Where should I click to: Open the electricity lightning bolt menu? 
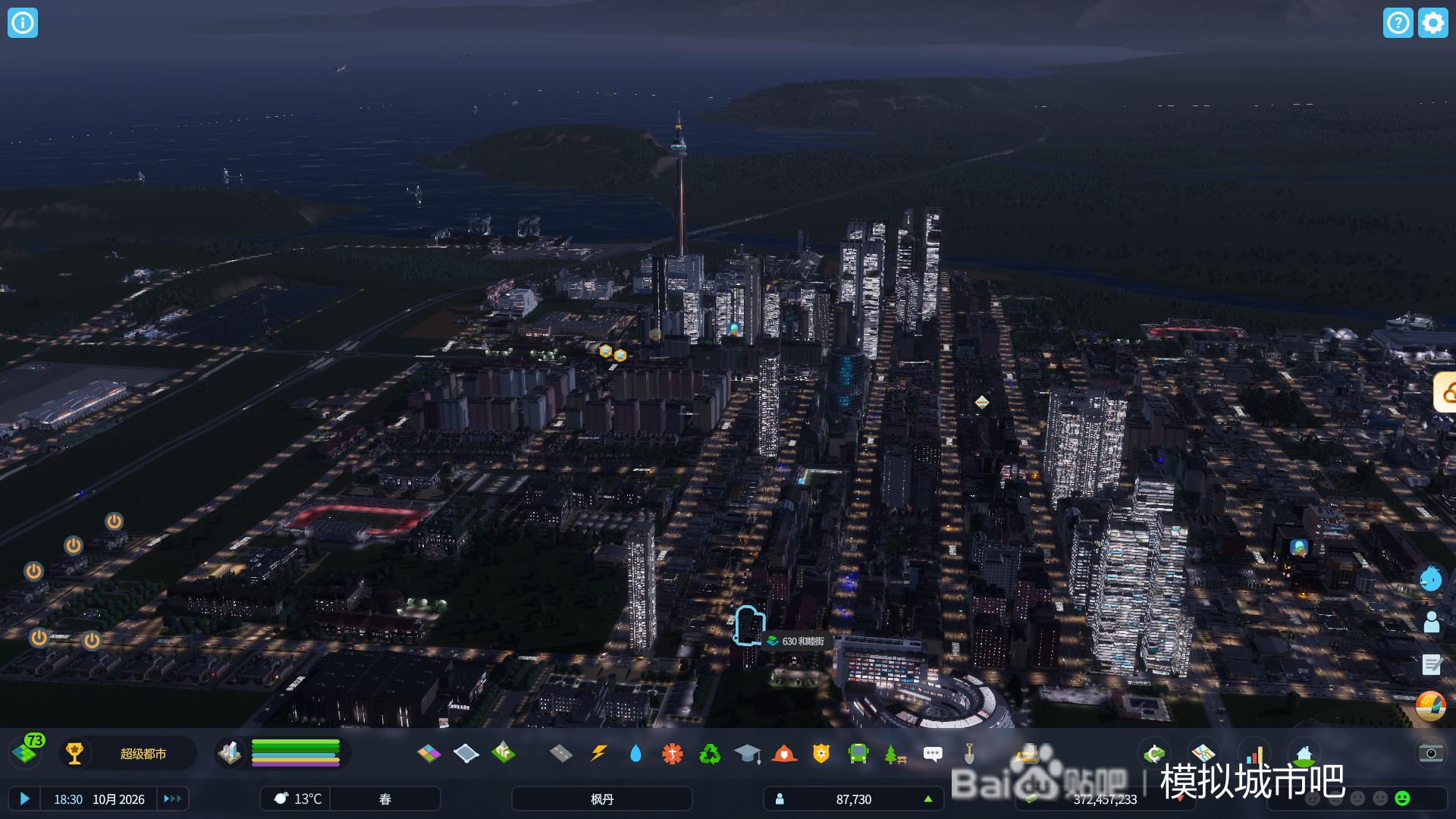click(x=598, y=753)
